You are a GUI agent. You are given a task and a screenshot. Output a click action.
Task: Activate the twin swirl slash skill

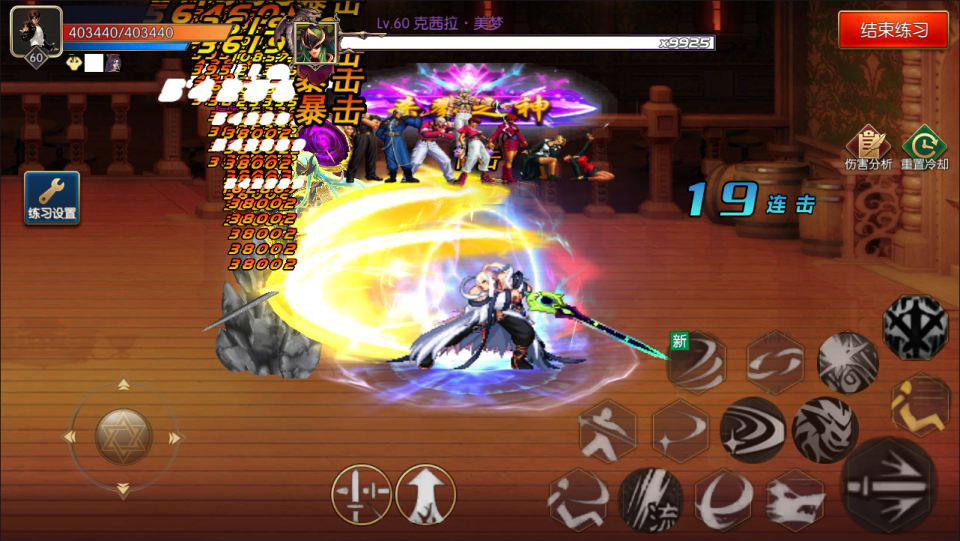point(775,362)
